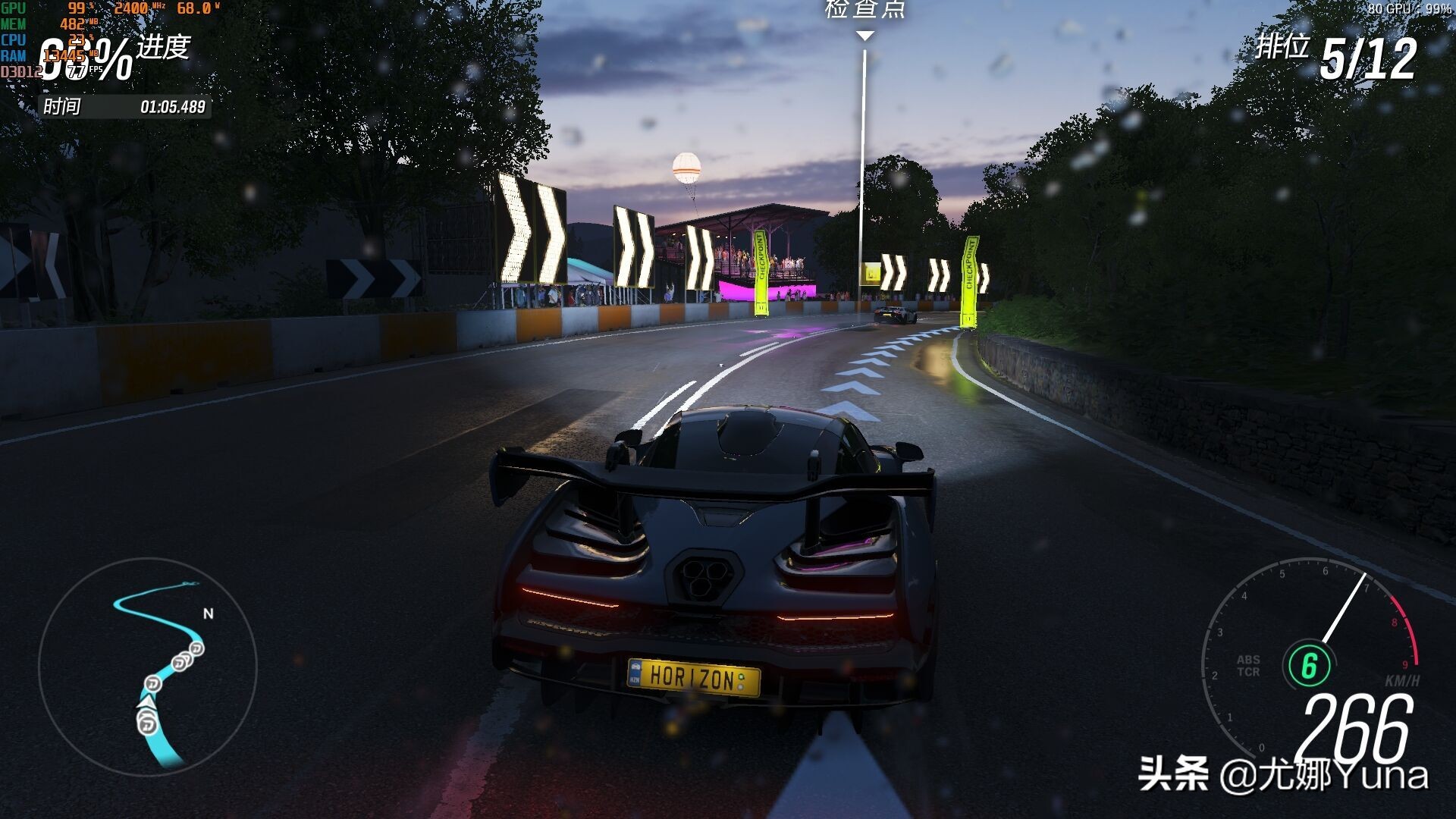Click the north N marker on minimap
Image resolution: width=1456 pixels, height=819 pixels.
click(x=209, y=613)
